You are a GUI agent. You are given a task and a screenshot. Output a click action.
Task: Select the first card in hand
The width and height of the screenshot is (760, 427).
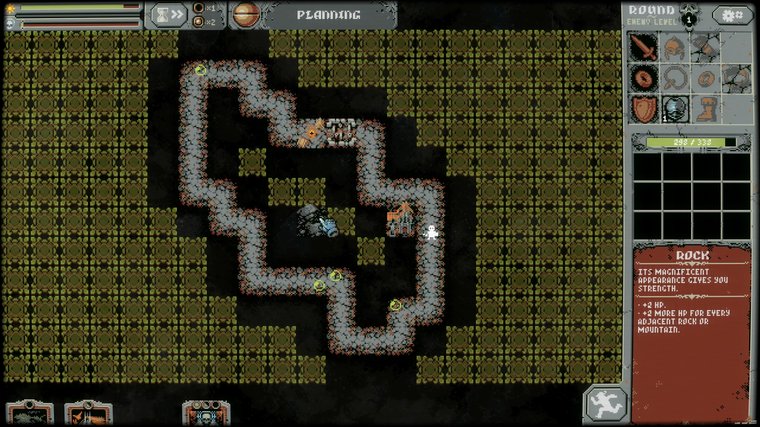click(29, 413)
